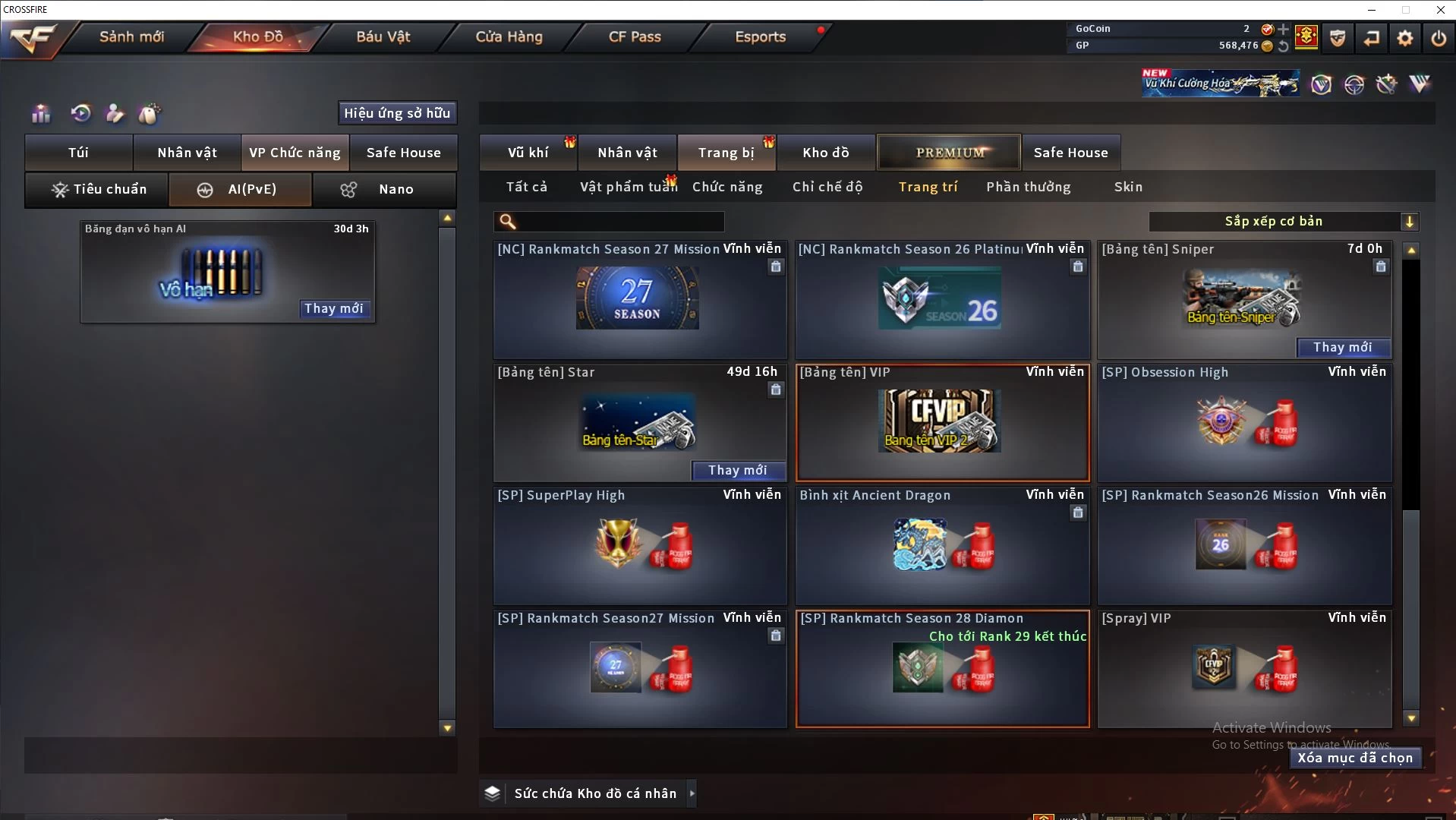The image size is (1456, 820).
Task: Open the Esports section
Action: [760, 36]
